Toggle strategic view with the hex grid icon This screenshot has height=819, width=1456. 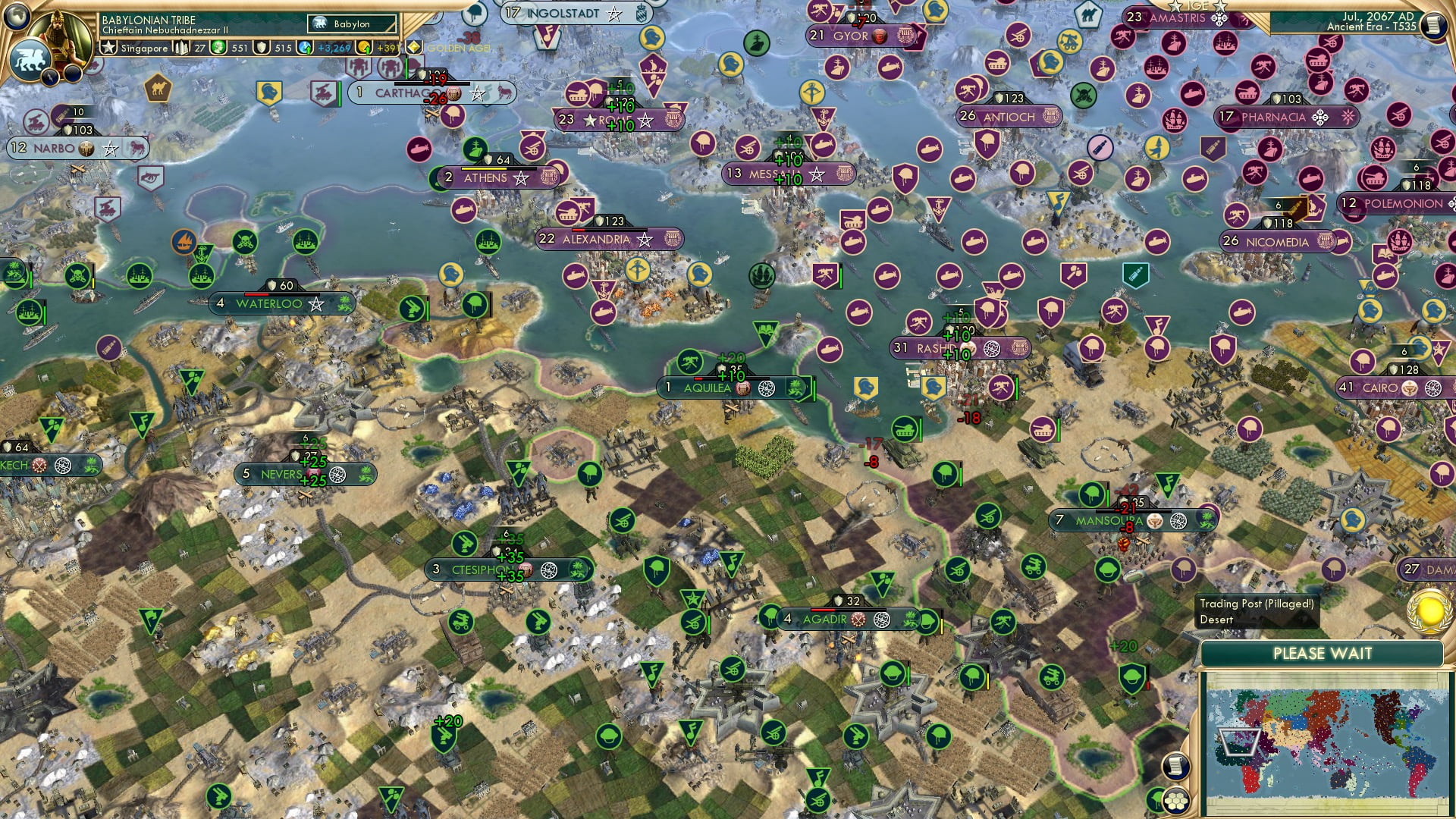coord(1176,802)
